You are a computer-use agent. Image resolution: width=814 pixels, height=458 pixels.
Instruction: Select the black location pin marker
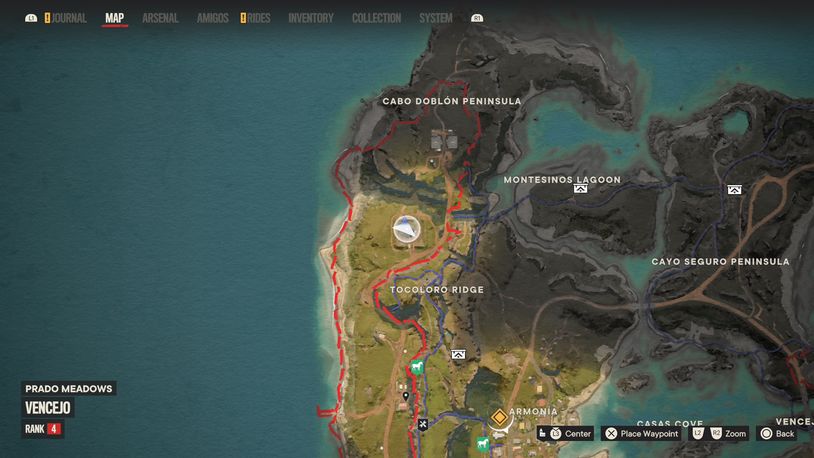[405, 396]
